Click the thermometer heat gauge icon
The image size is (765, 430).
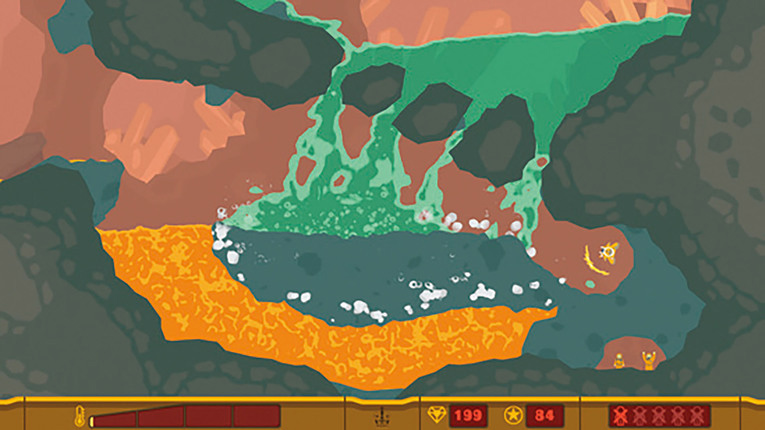80,415
